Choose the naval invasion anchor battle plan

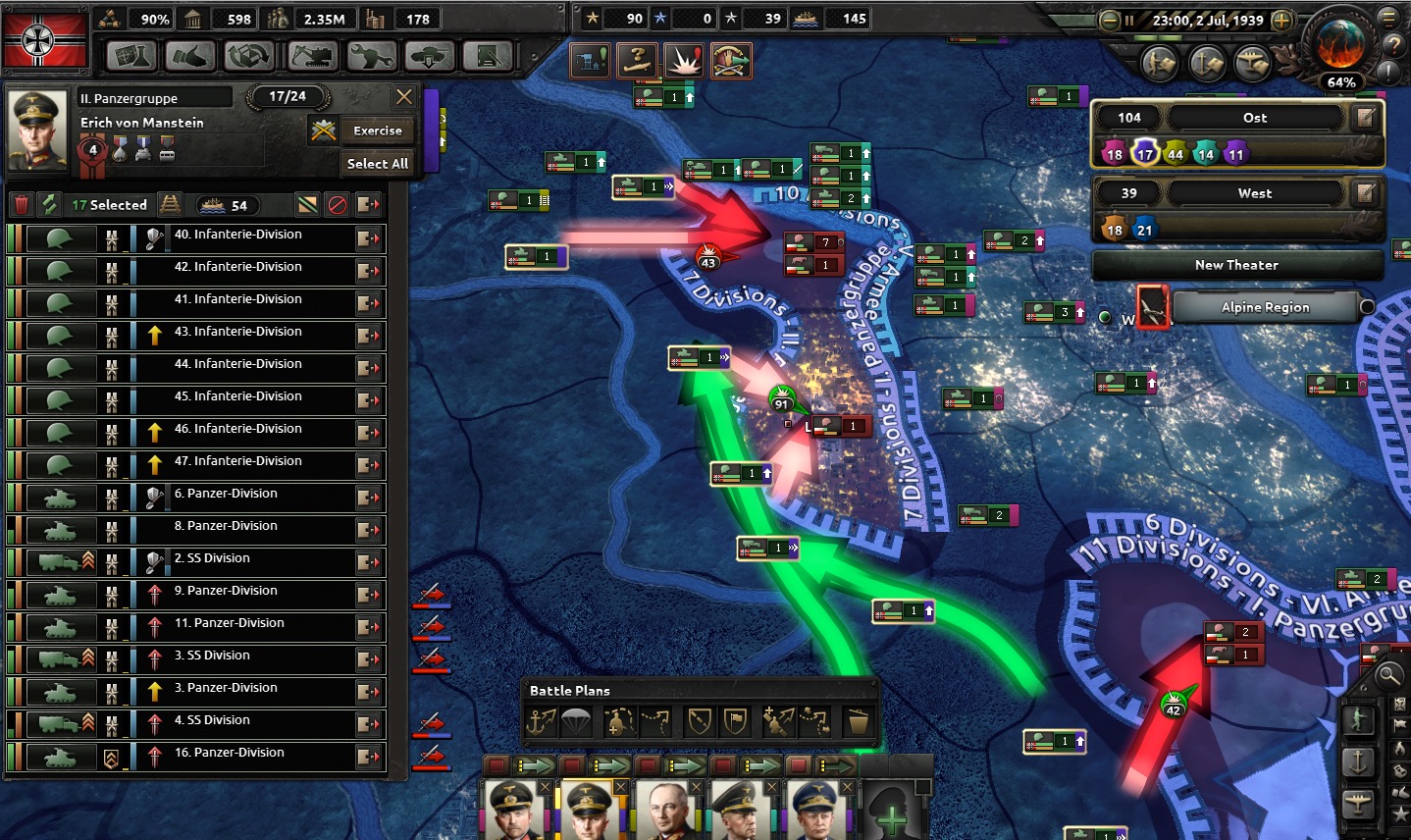pos(542,722)
